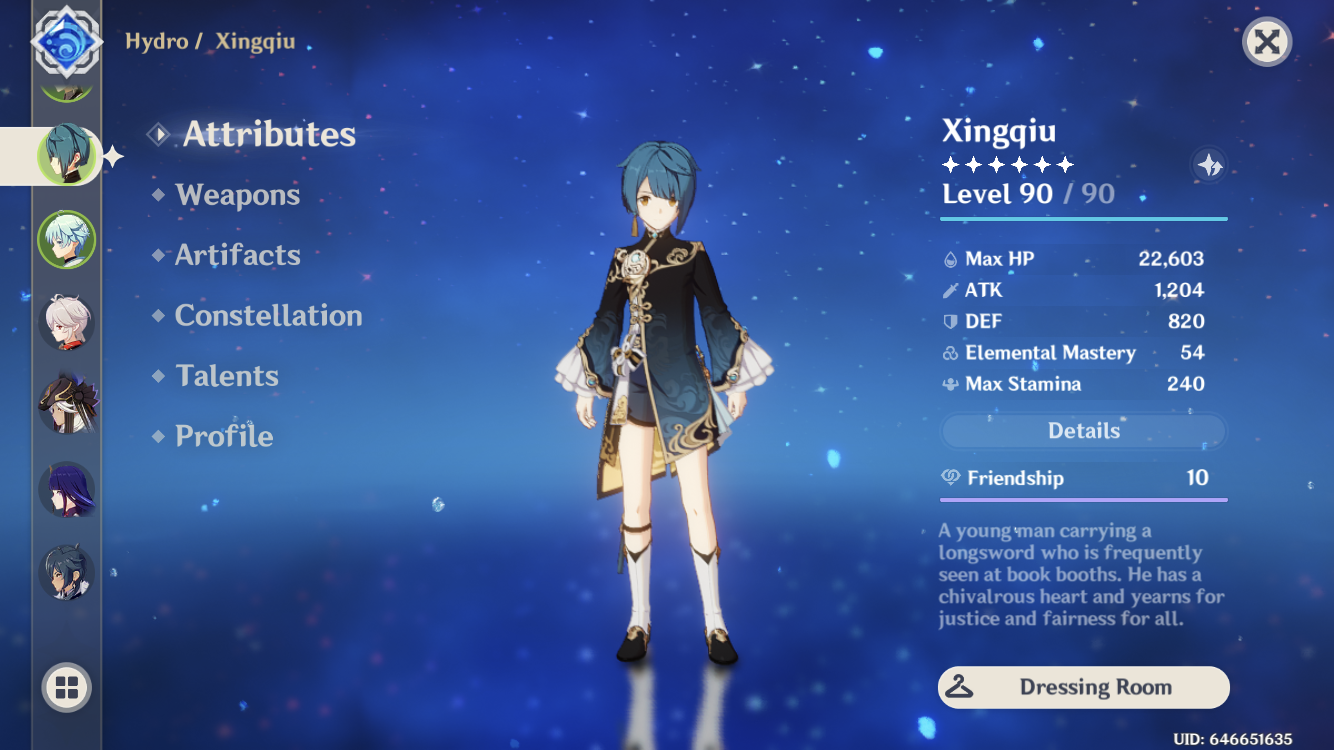Click the Max HP droplet icon
This screenshot has width=1334, height=750.
pos(949,258)
